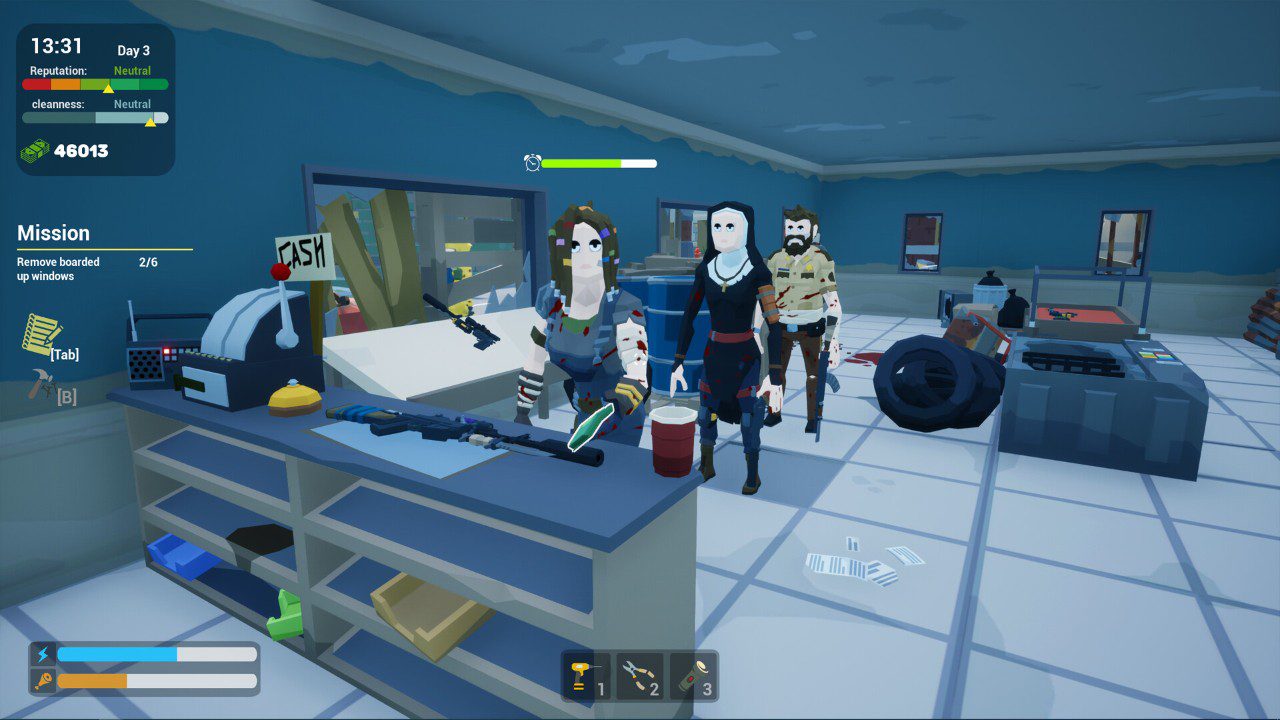Click the cleanness slider marker
Image resolution: width=1280 pixels, height=720 pixels.
(x=148, y=120)
